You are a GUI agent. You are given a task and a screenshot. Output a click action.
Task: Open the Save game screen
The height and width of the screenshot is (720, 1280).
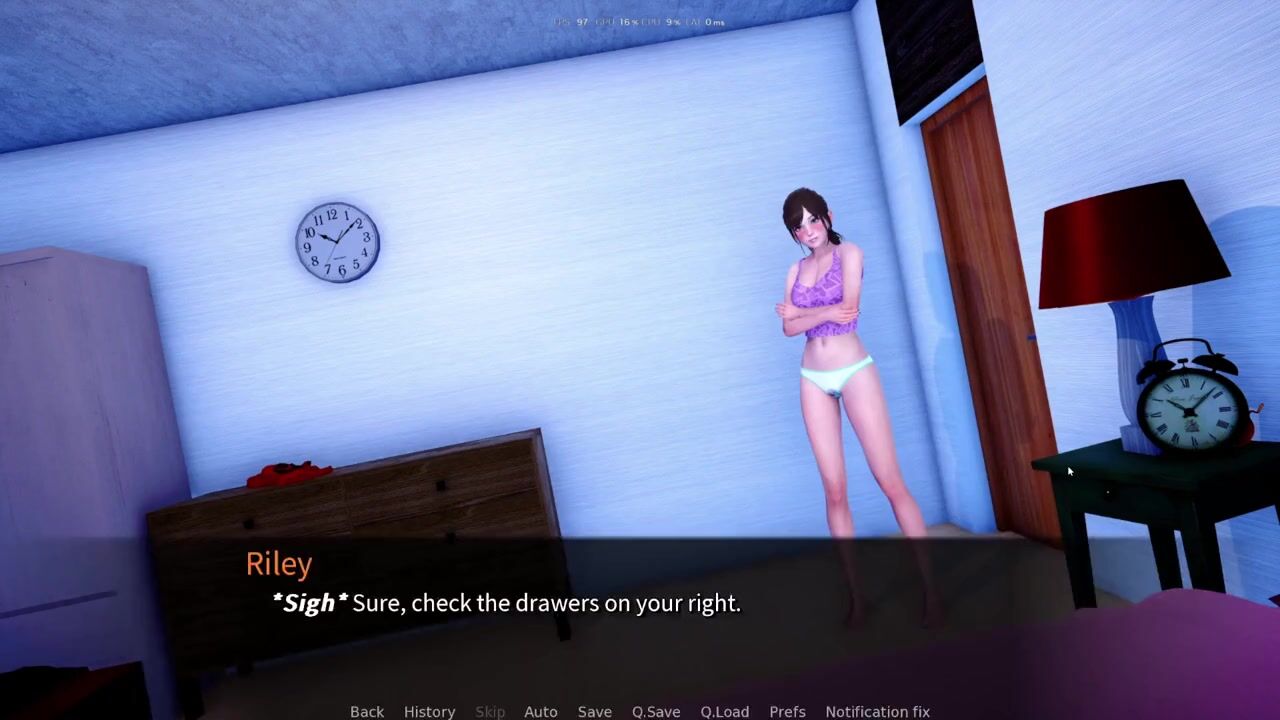[595, 711]
